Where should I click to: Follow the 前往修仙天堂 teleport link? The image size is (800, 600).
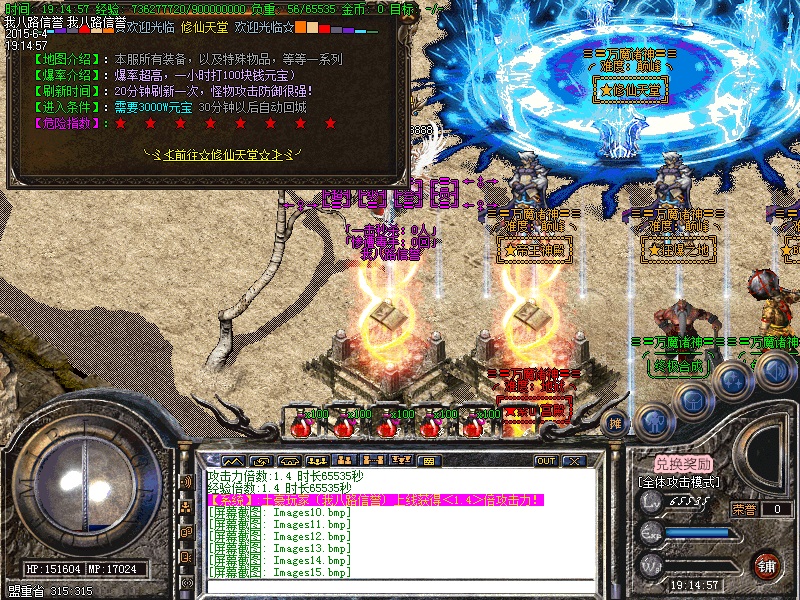pyautogui.click(x=218, y=154)
